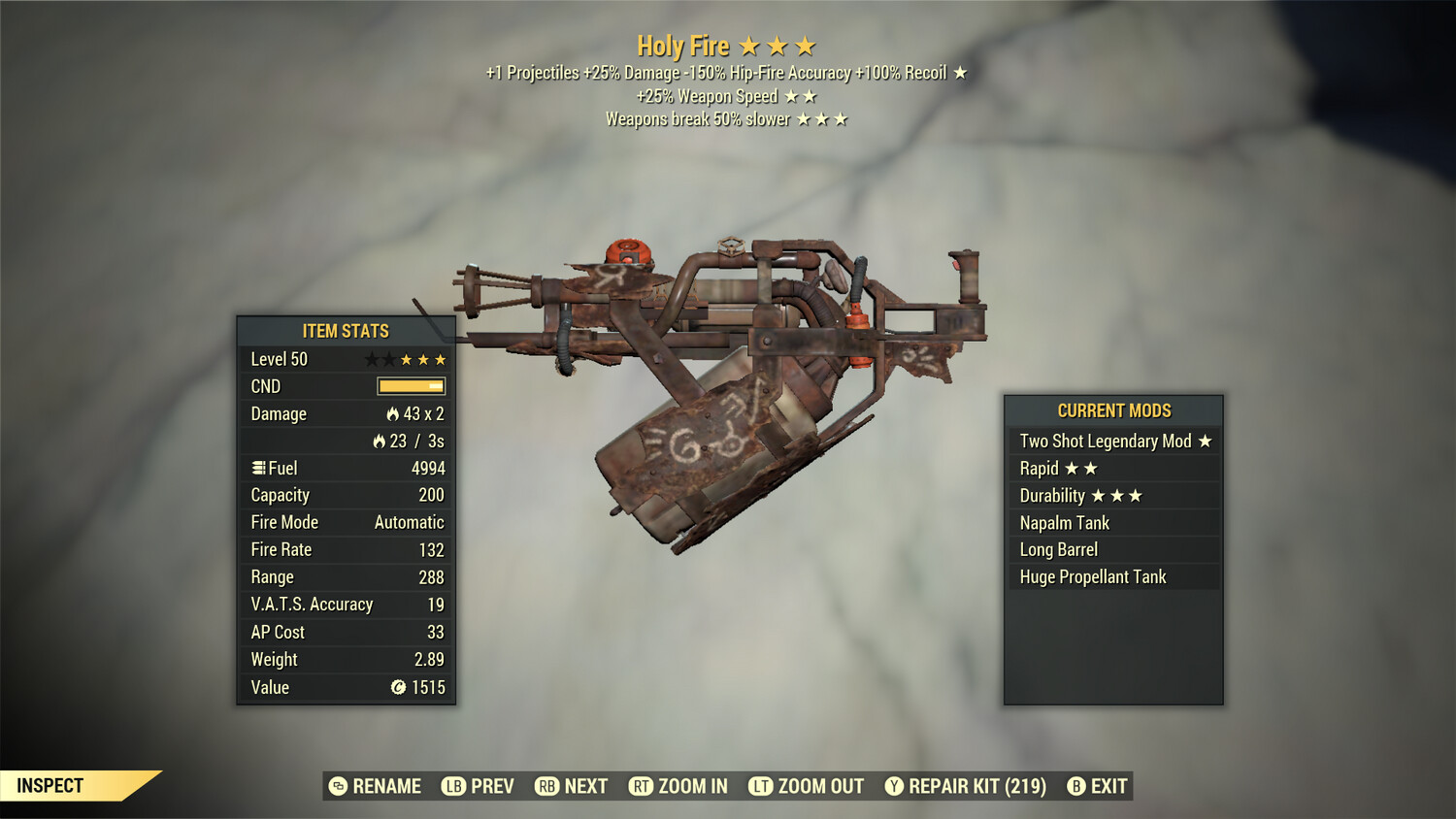Select the Napalm Tank mod entry
This screenshot has width=1456, height=819.
point(1064,522)
